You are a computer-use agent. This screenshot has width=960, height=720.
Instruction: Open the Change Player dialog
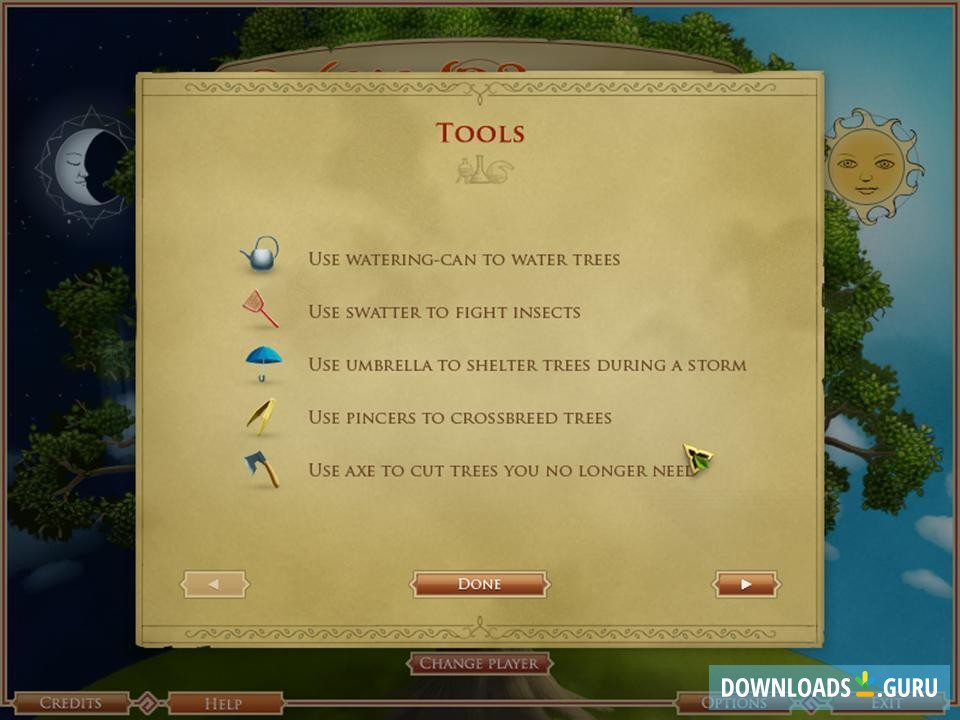[x=479, y=663]
